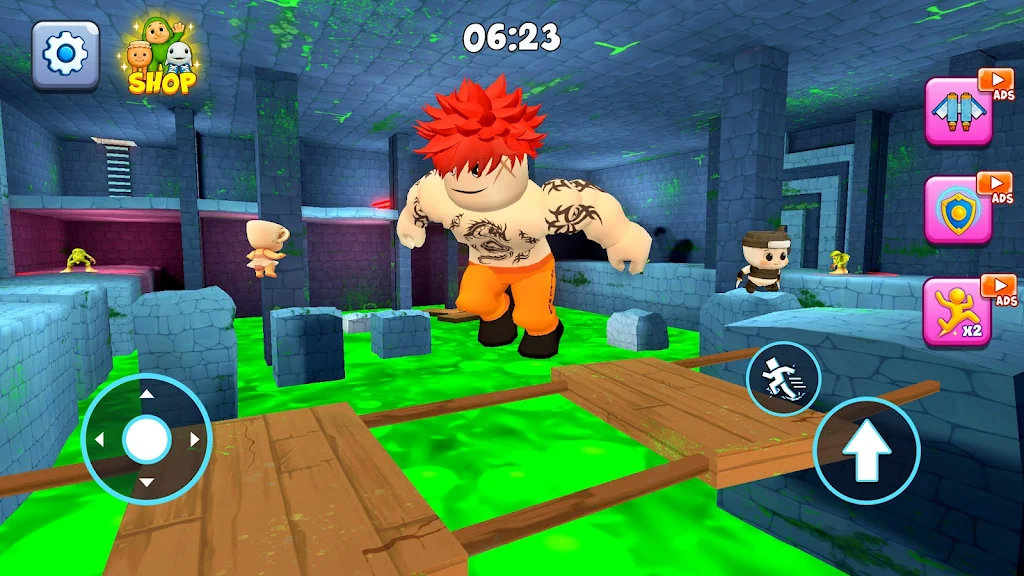This screenshot has height=576, width=1024.
Task: Activate the shield power-up ad button
Action: tap(958, 209)
